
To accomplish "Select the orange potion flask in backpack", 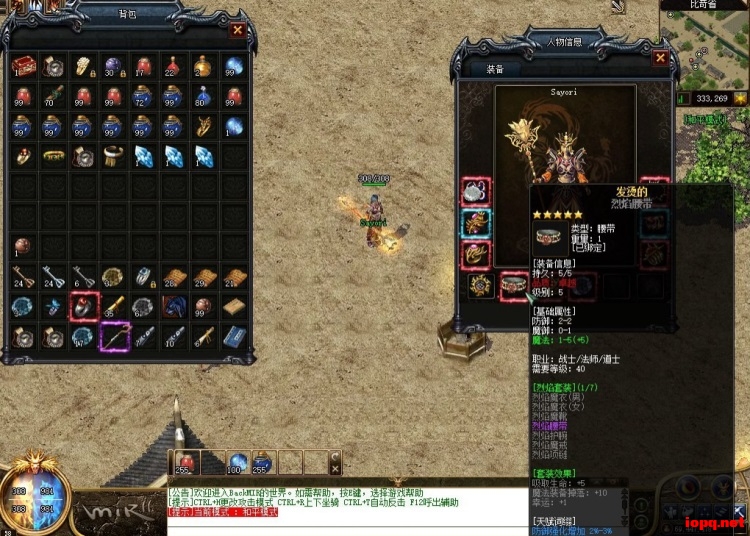I will pyautogui.click(x=203, y=66).
